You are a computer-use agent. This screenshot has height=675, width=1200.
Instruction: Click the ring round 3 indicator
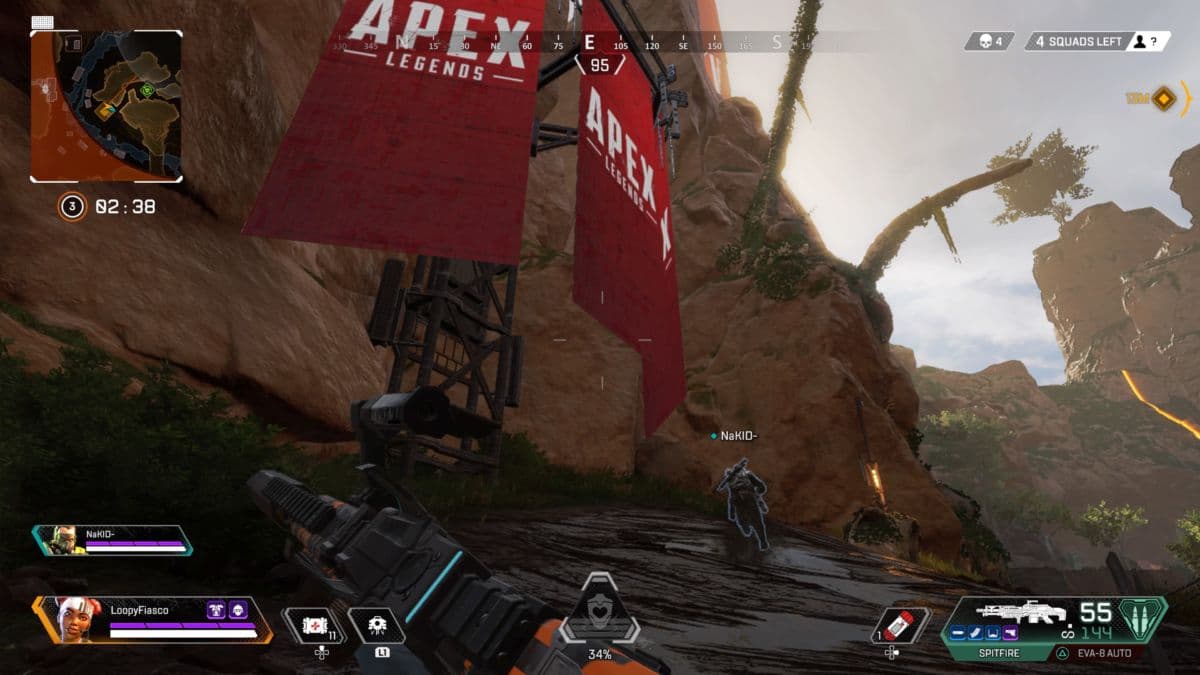(x=72, y=207)
